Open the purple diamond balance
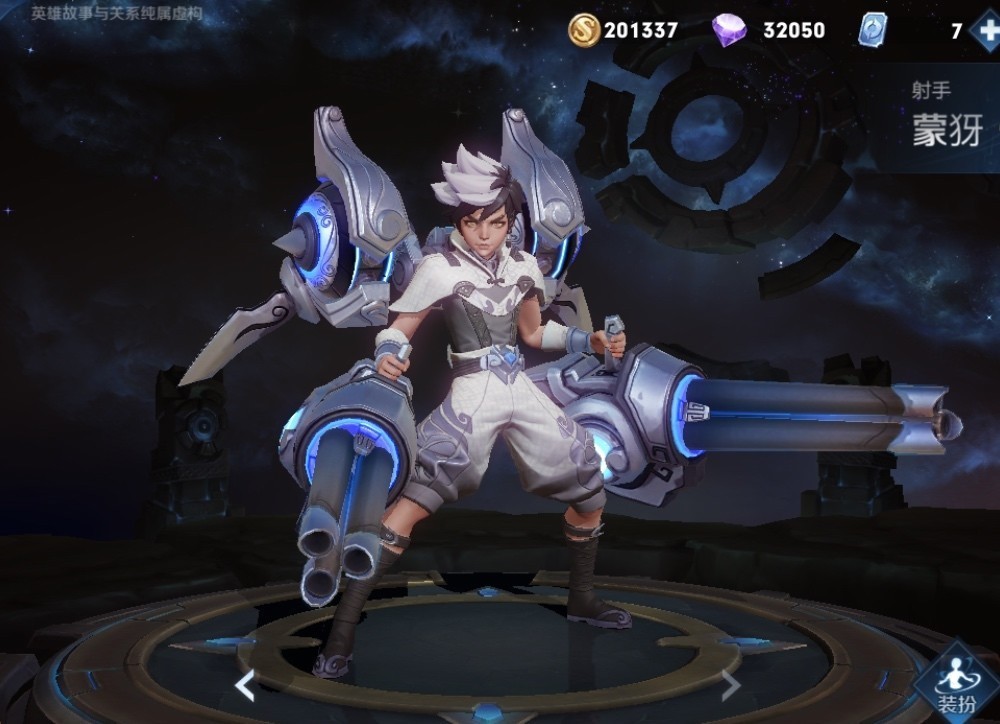 click(x=768, y=30)
